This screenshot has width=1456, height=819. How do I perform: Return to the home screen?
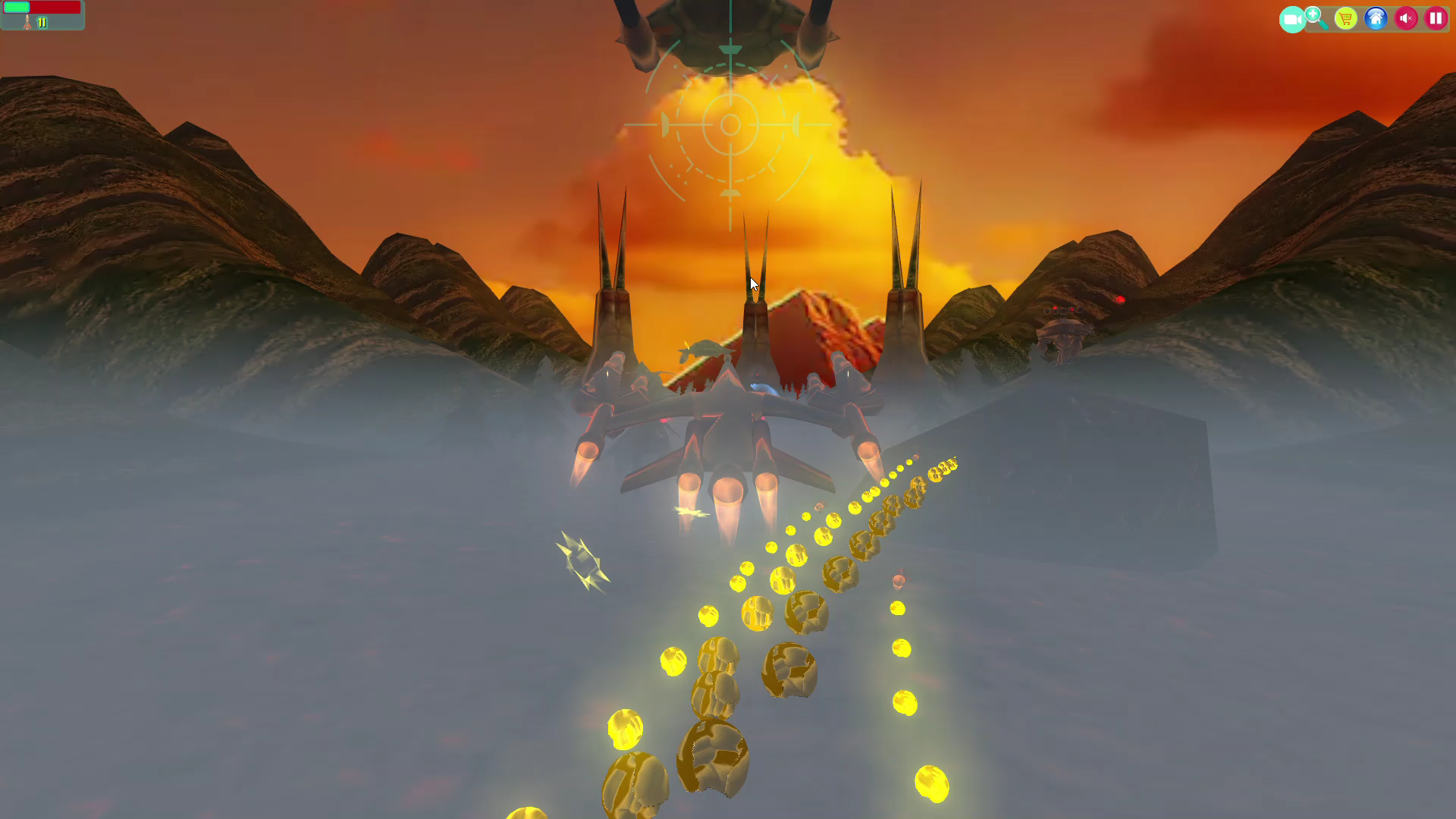[x=1376, y=19]
